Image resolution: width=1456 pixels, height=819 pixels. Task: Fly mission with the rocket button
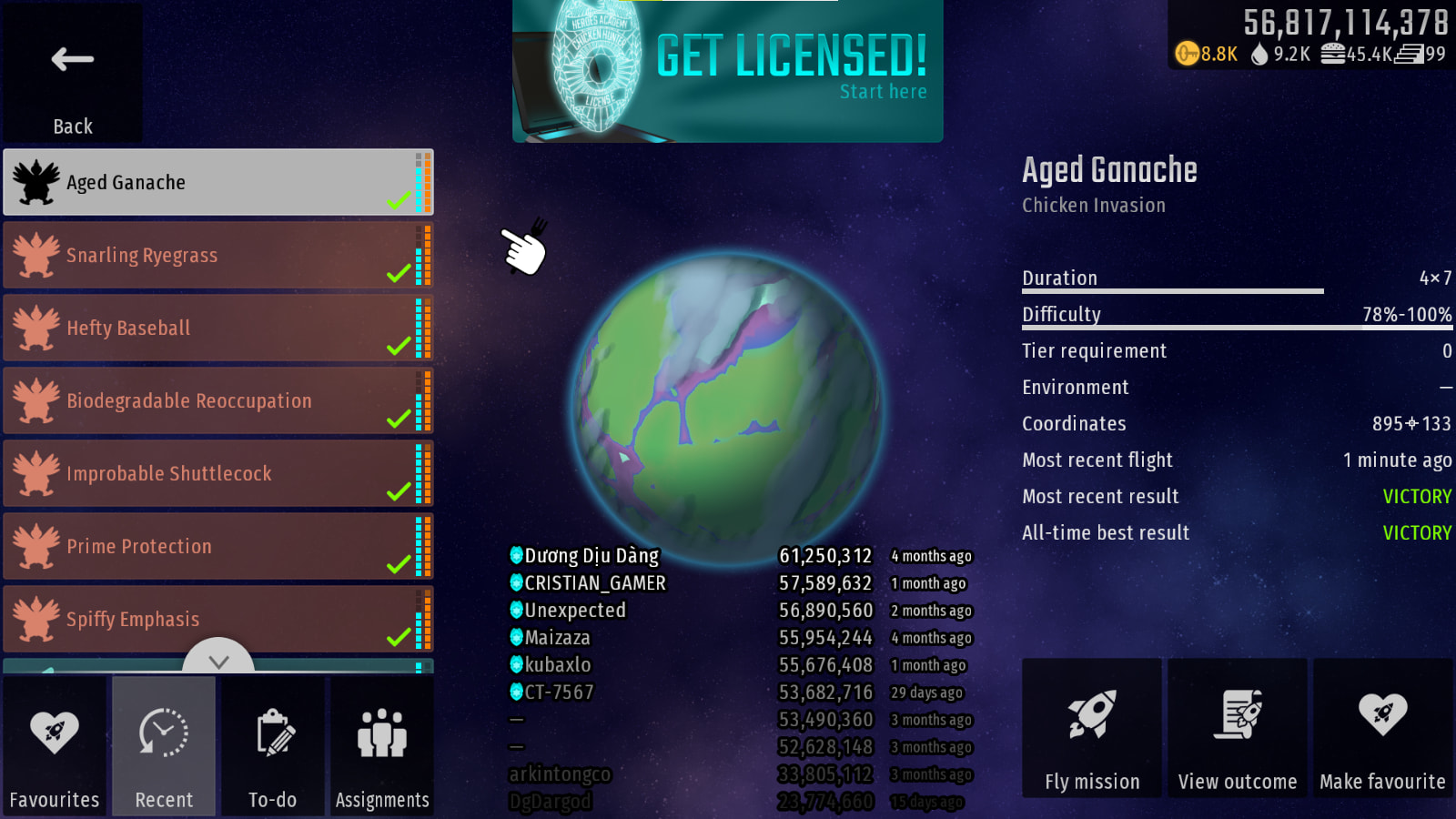pyautogui.click(x=1092, y=728)
